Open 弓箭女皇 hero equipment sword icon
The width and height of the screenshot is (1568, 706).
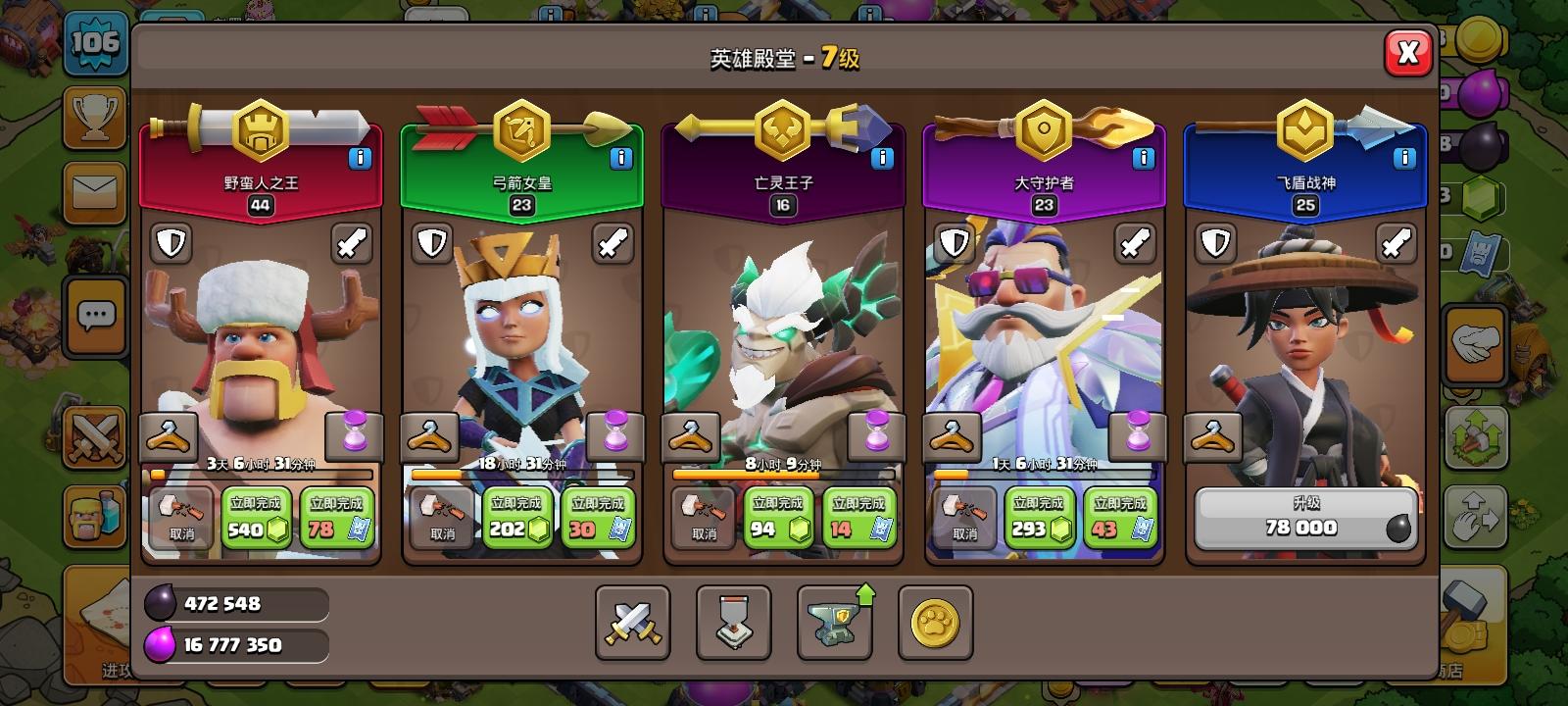[x=612, y=243]
